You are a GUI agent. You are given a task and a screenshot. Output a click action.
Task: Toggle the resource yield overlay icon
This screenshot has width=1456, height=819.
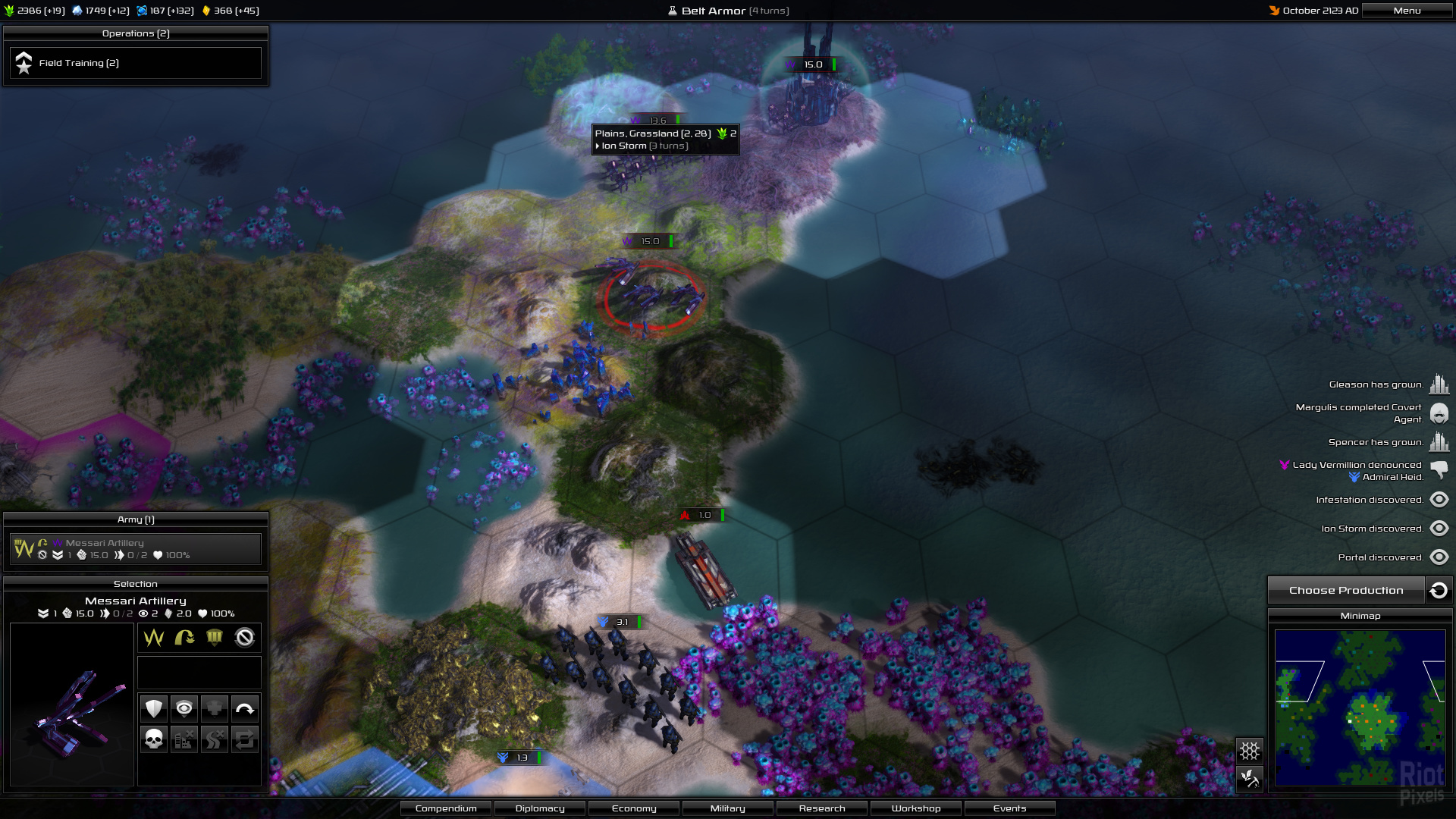(1249, 777)
